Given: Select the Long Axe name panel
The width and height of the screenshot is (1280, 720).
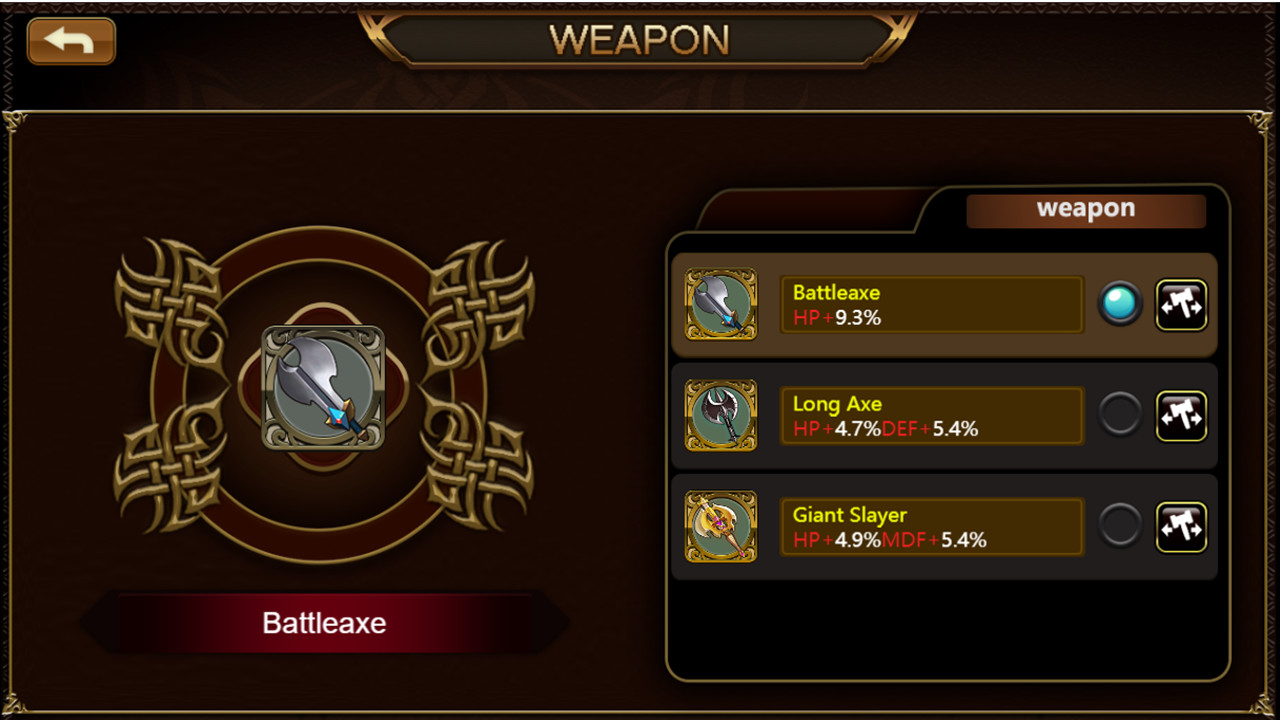Looking at the screenshot, I should click(931, 416).
